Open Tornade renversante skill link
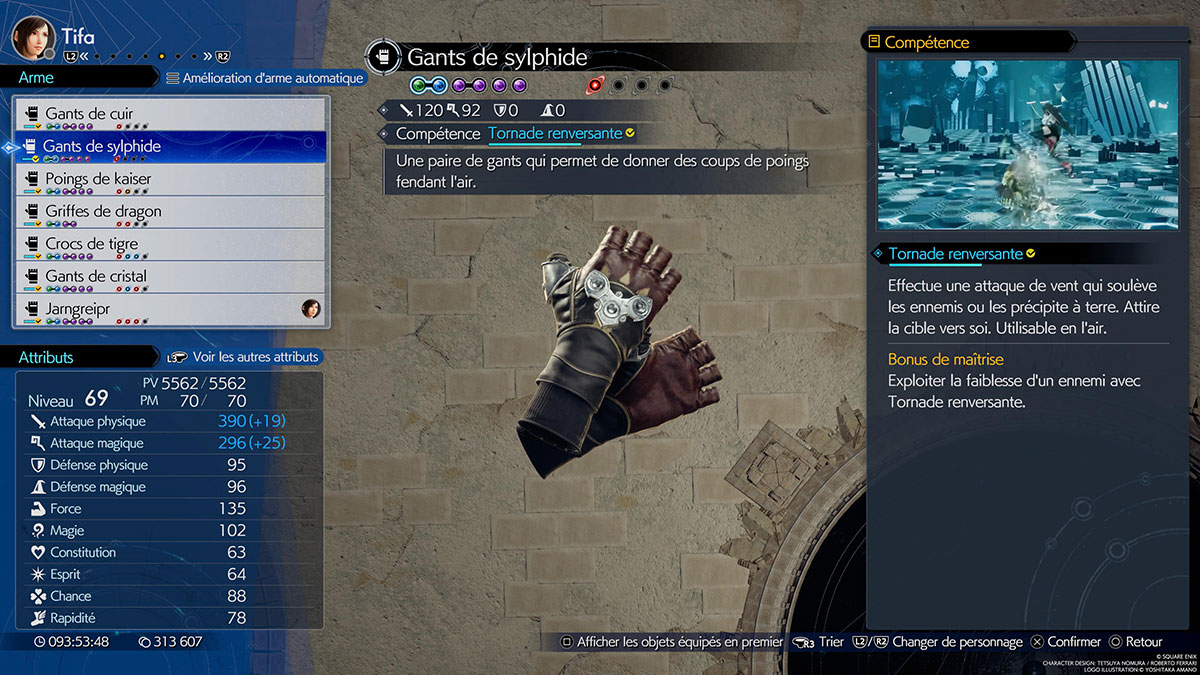Image resolution: width=1200 pixels, height=675 pixels. 555,133
